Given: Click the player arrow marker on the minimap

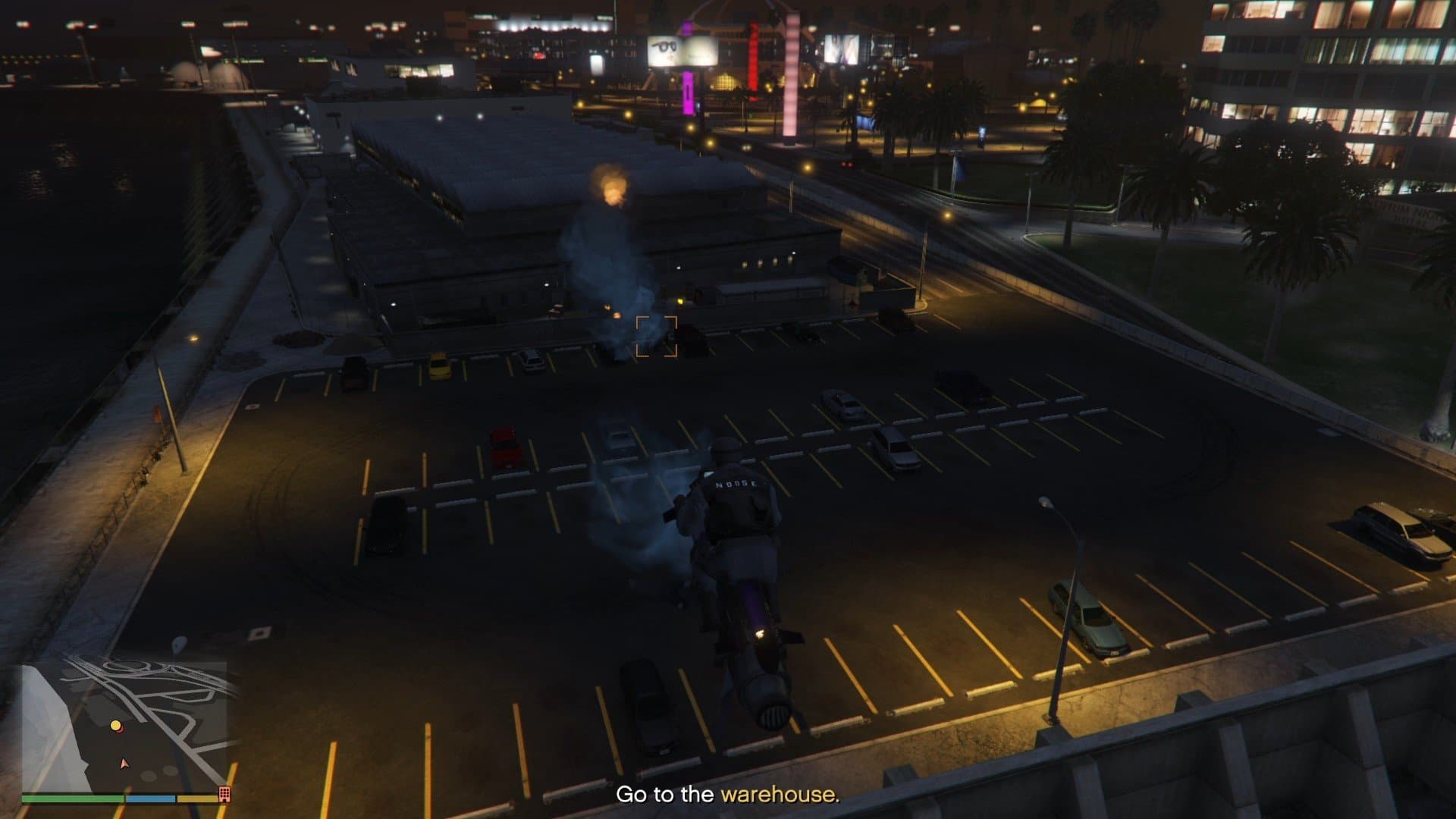Looking at the screenshot, I should click(124, 764).
